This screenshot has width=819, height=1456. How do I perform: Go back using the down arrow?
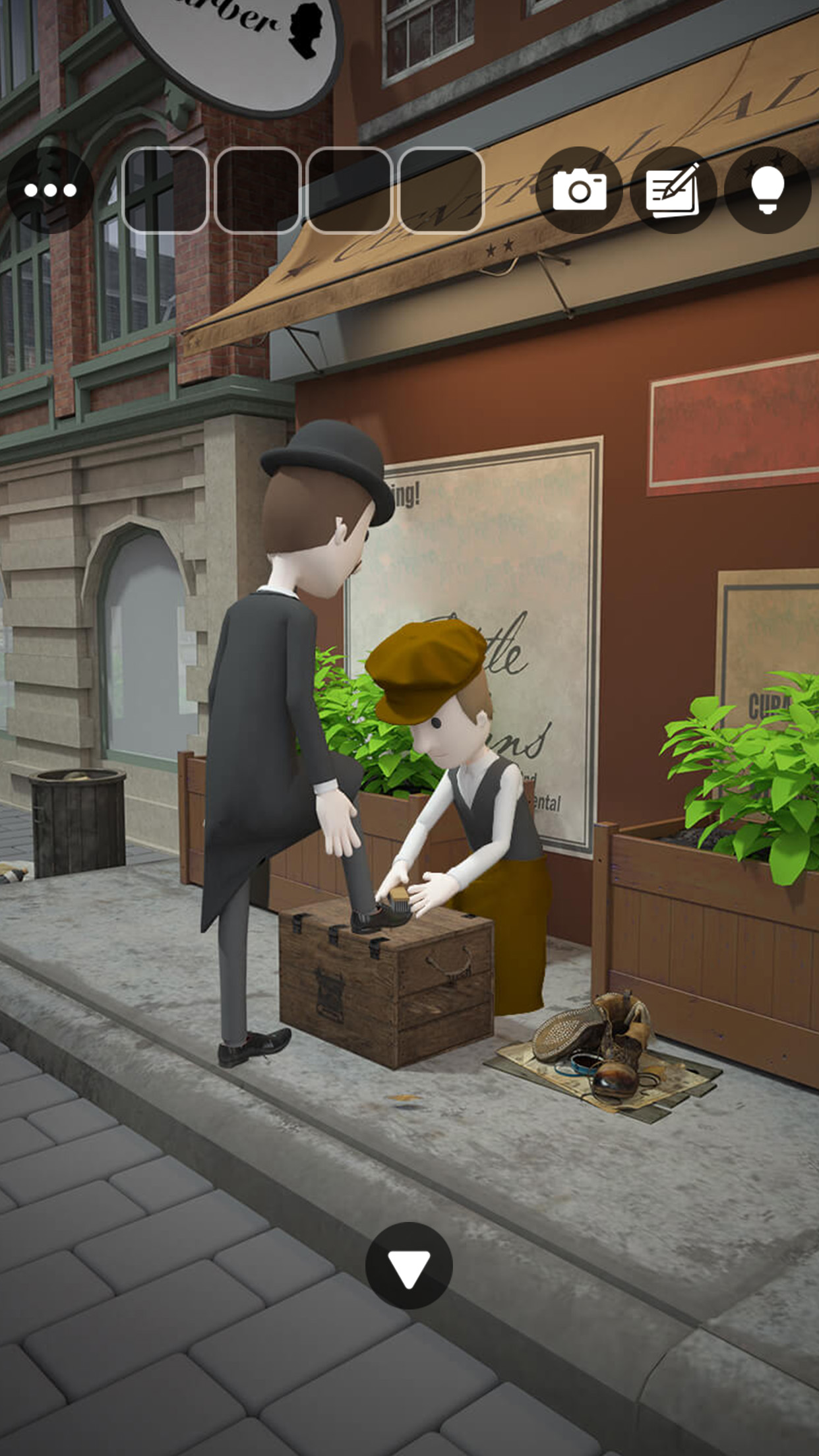(409, 1265)
